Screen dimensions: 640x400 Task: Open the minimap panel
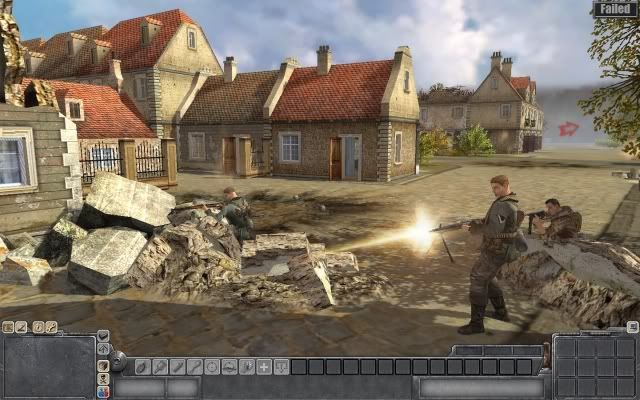point(48,367)
